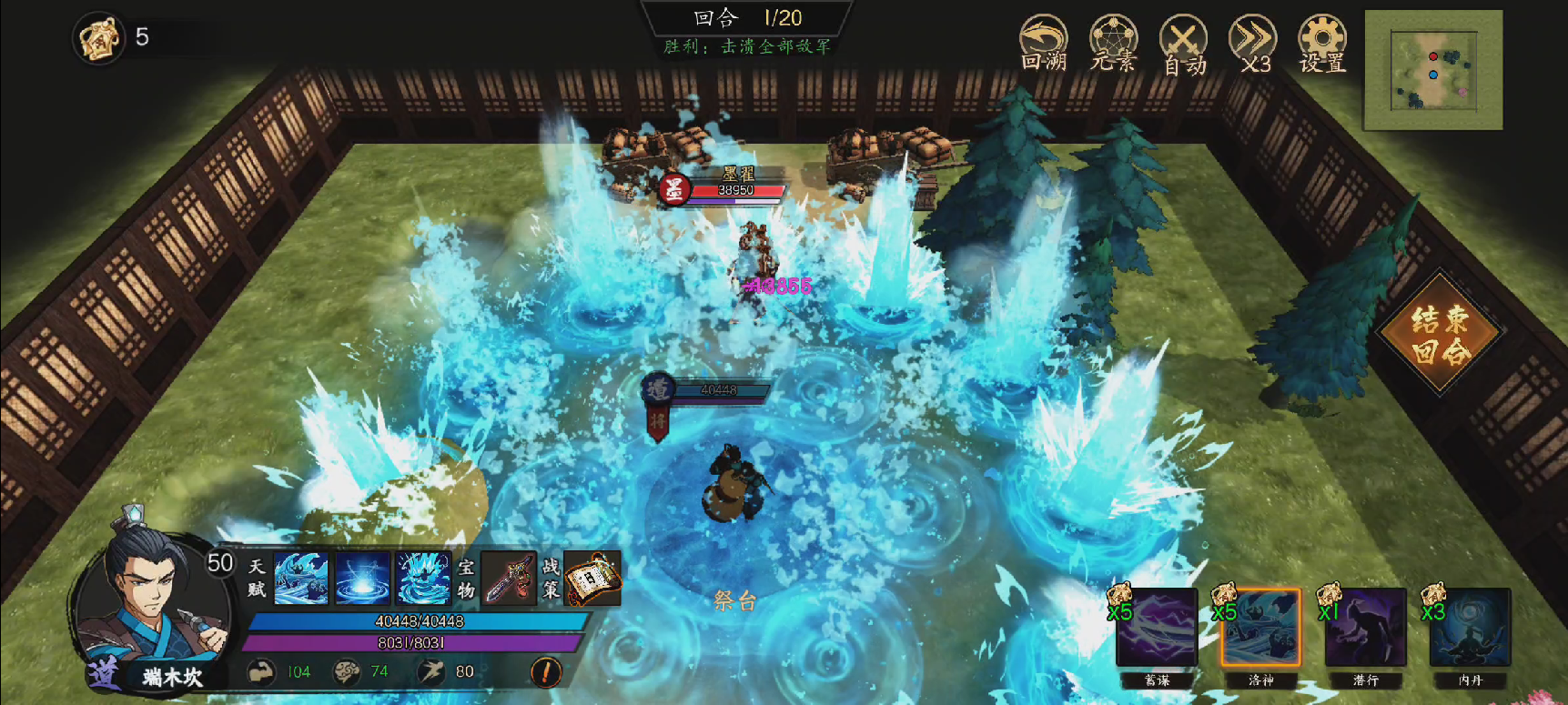End the turn with 结束回合
Screen dimensions: 1568x705
click(1440, 334)
